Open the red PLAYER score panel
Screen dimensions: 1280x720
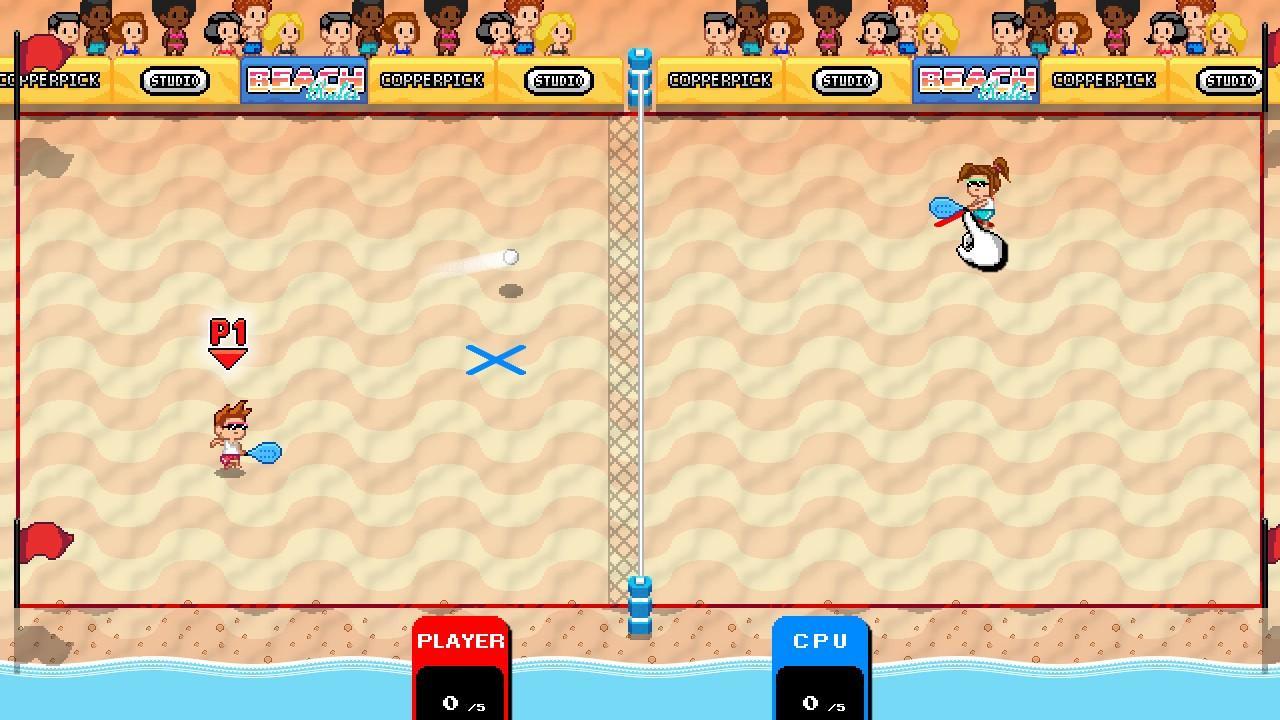(460, 641)
